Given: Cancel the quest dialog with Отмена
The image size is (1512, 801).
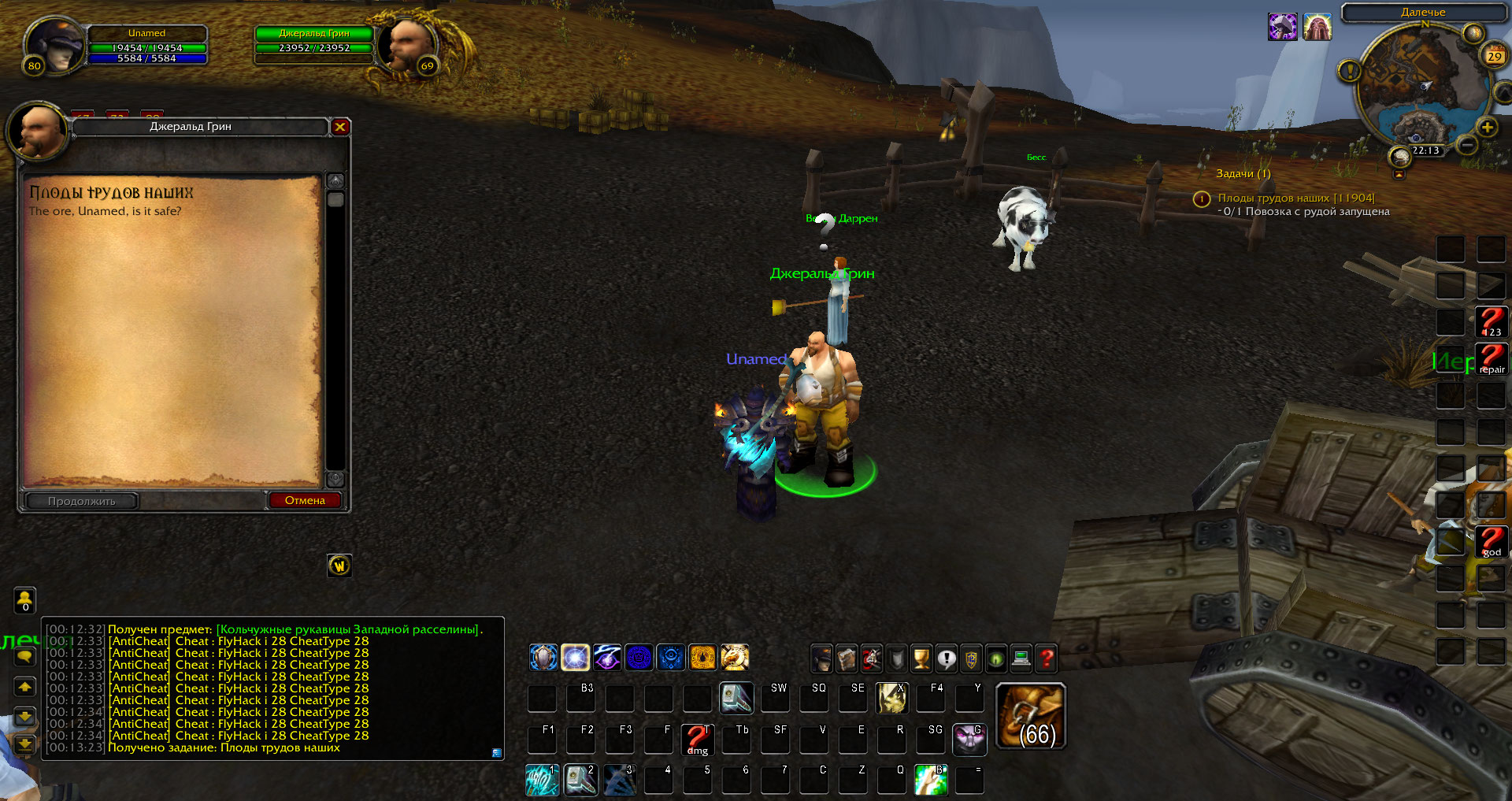Looking at the screenshot, I should [305, 500].
